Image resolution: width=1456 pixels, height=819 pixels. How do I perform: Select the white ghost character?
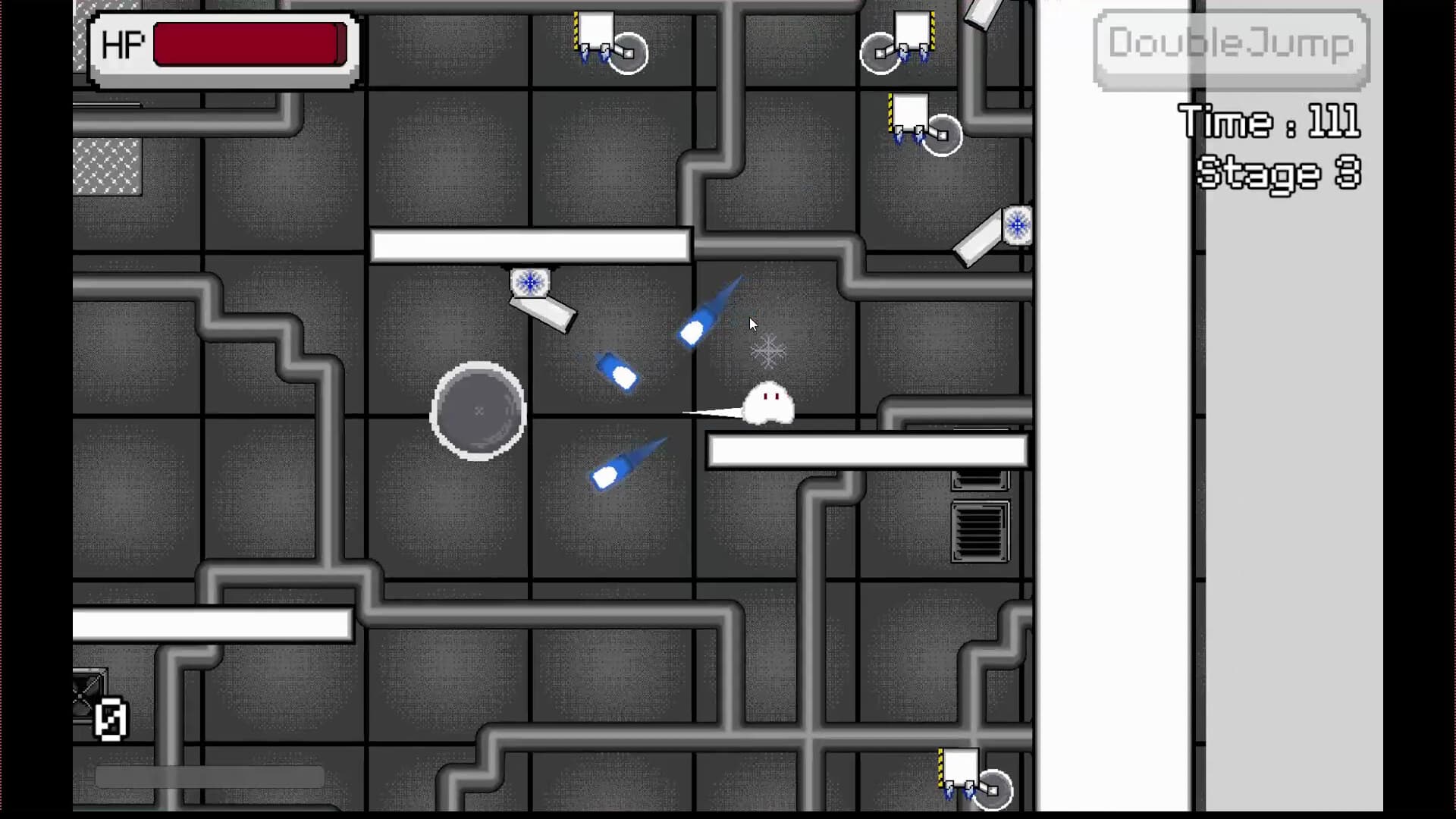[x=768, y=402]
